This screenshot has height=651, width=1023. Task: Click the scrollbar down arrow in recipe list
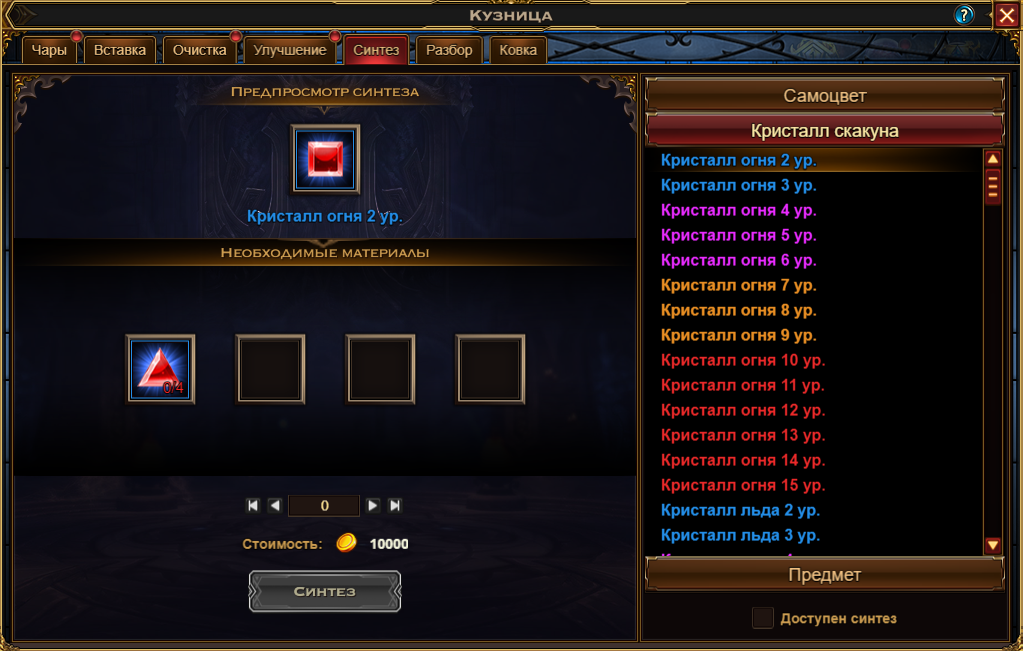pos(993,545)
